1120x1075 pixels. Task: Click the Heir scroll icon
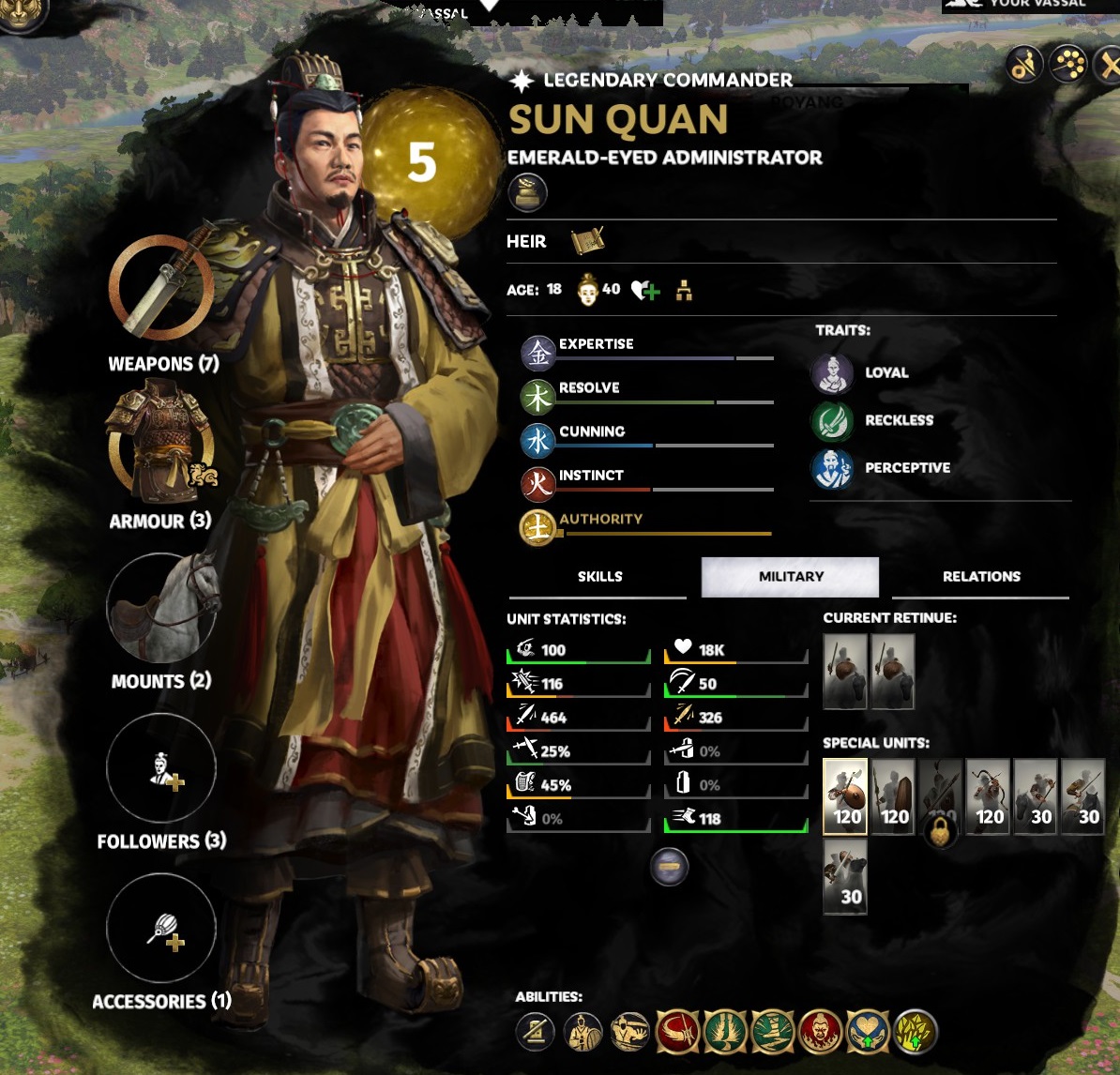pyautogui.click(x=588, y=241)
